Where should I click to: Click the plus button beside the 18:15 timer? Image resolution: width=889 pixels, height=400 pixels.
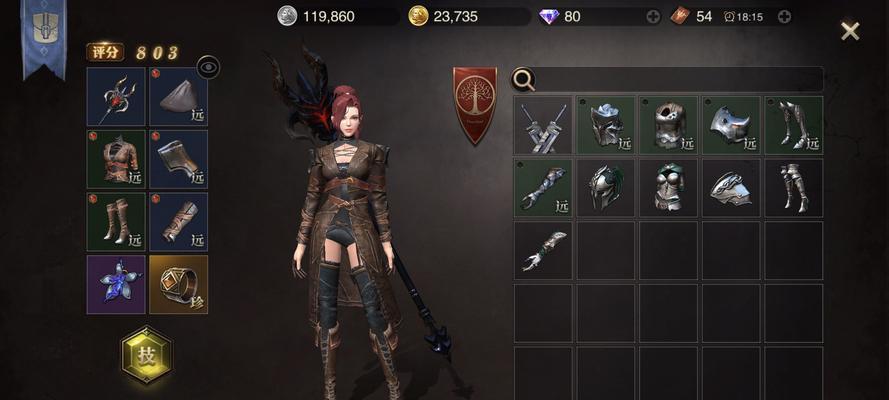(784, 16)
